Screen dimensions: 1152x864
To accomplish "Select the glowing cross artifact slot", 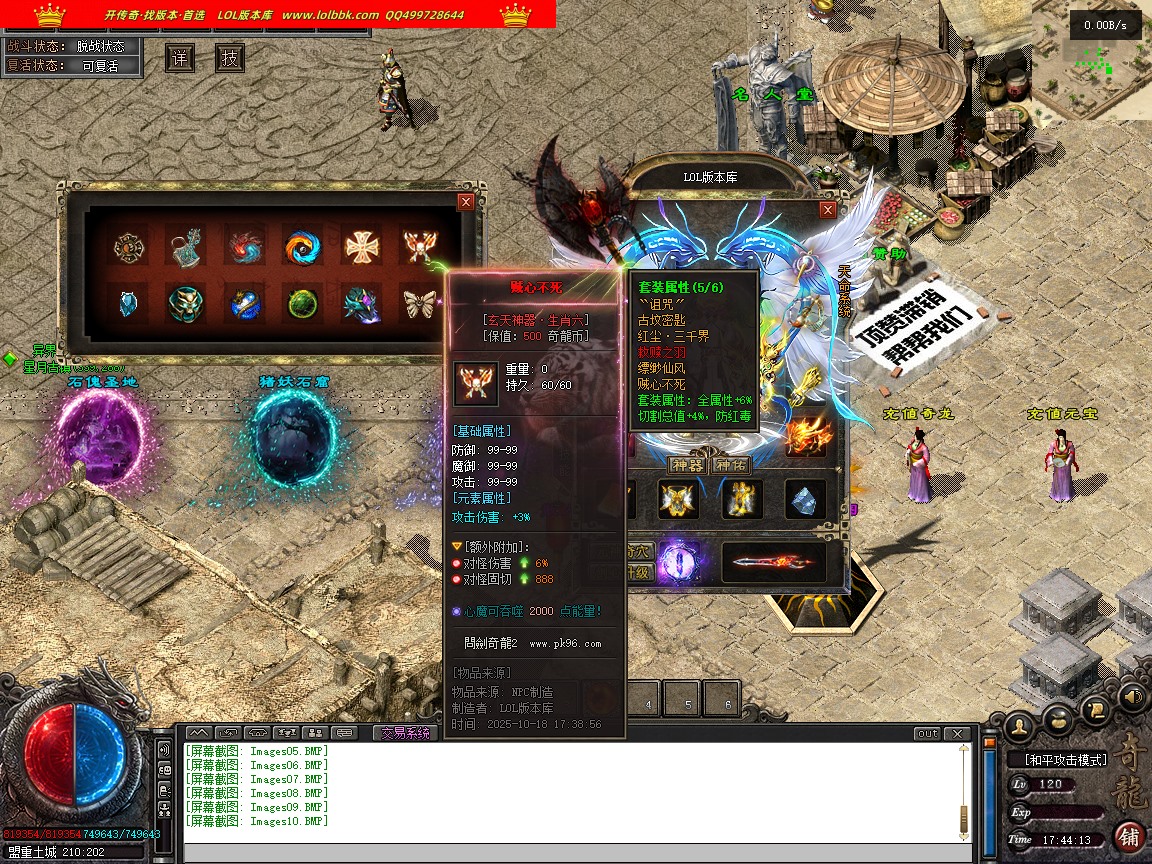I will [x=361, y=247].
